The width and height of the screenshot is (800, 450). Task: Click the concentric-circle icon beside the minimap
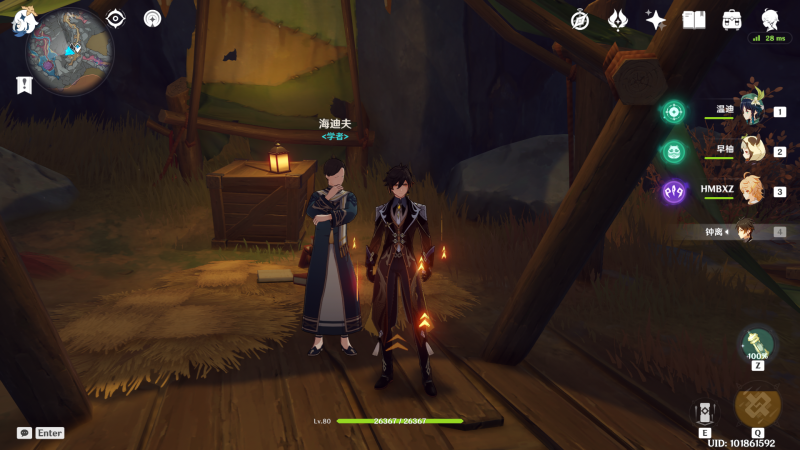pos(152,18)
